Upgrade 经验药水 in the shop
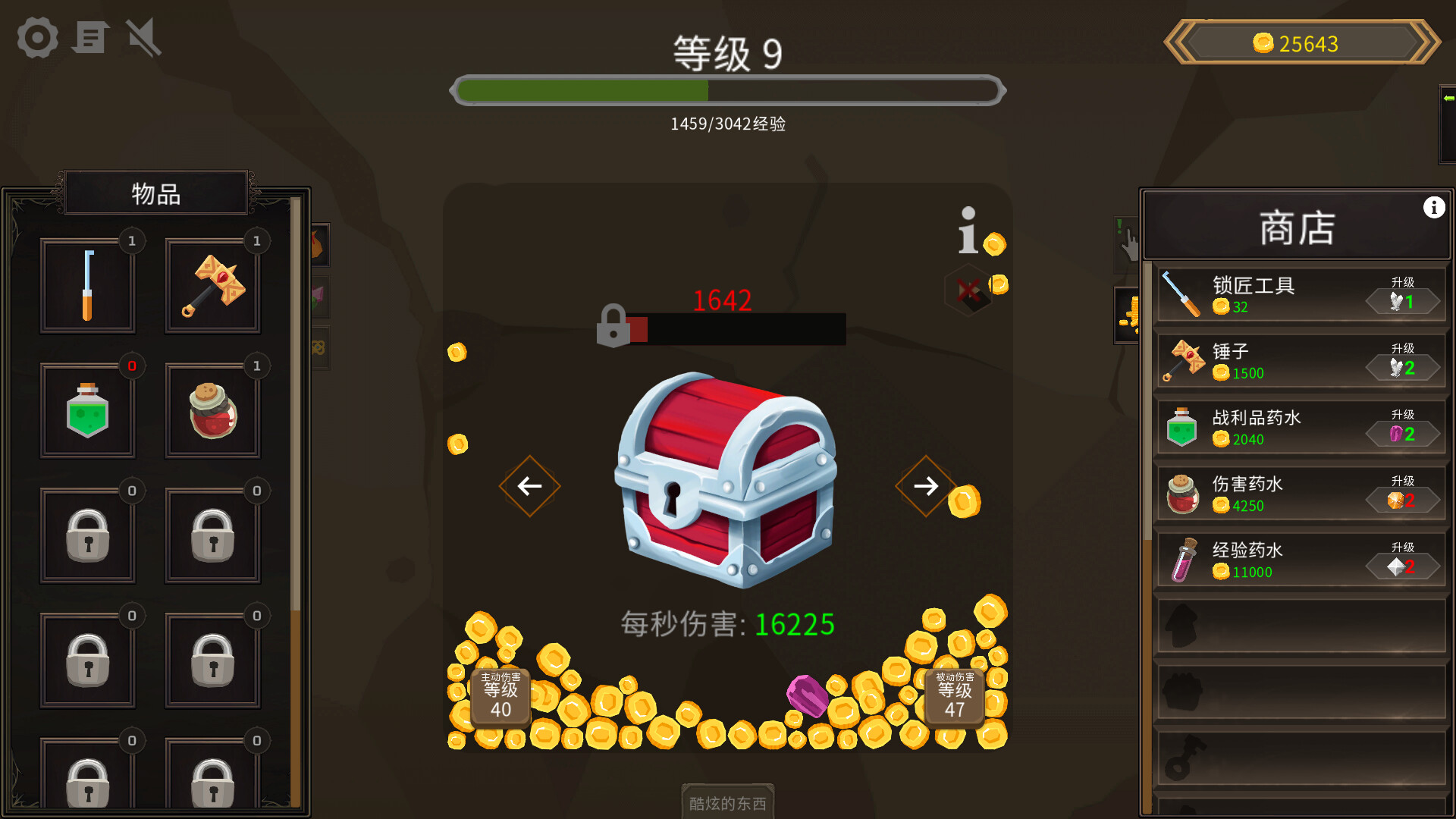Image resolution: width=1456 pixels, height=819 pixels. [1402, 565]
